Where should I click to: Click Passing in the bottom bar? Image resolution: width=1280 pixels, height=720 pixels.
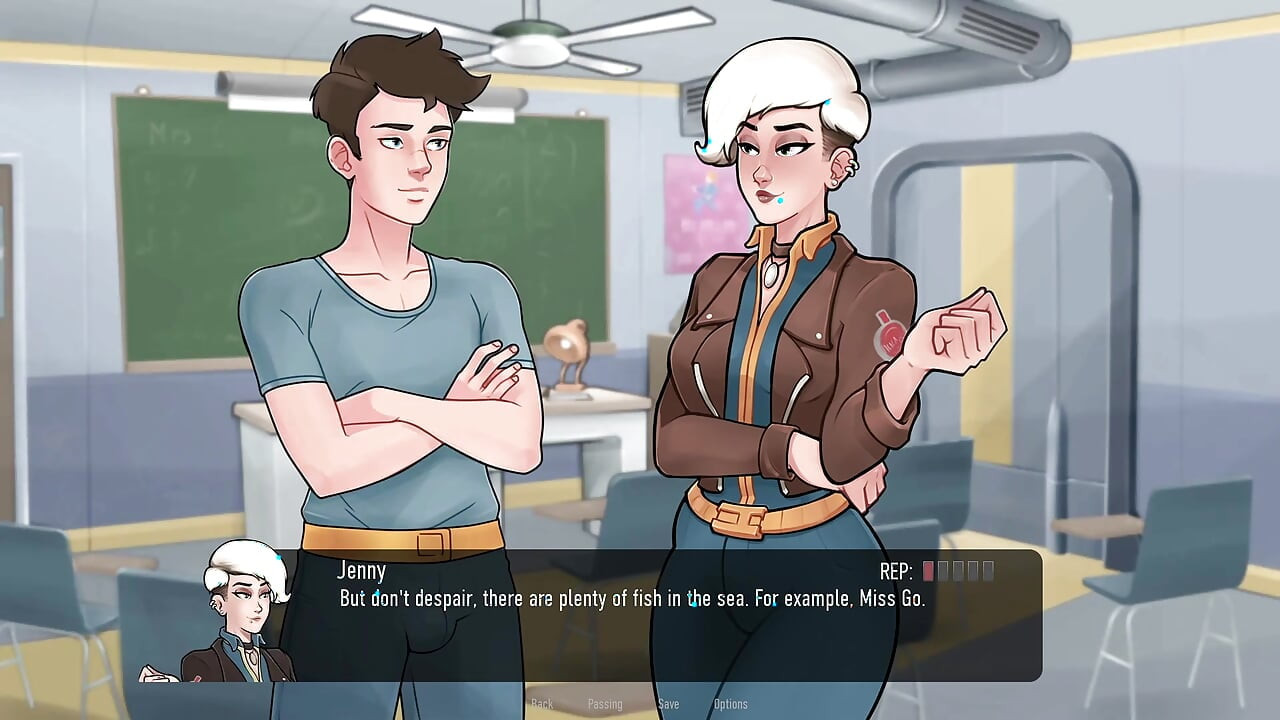point(606,704)
